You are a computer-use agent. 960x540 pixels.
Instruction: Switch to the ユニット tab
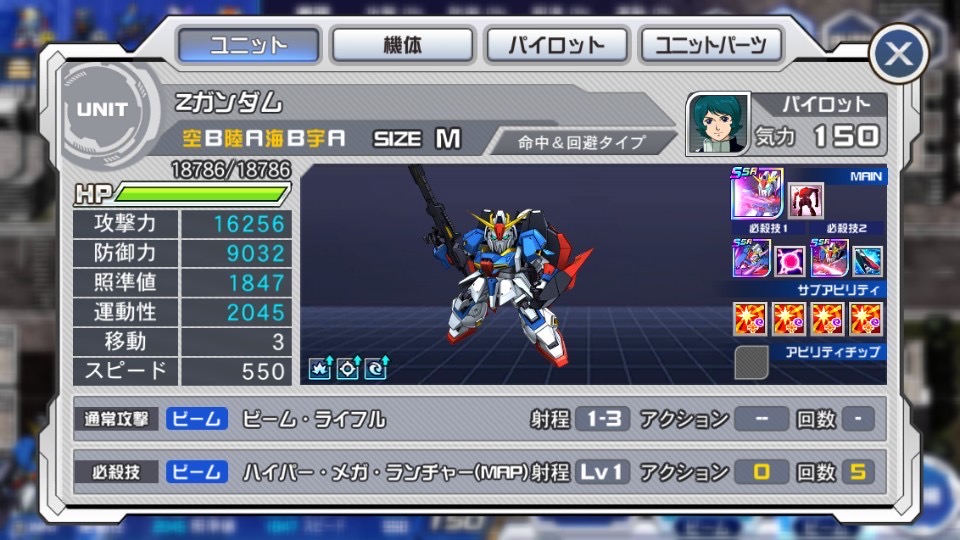click(249, 46)
